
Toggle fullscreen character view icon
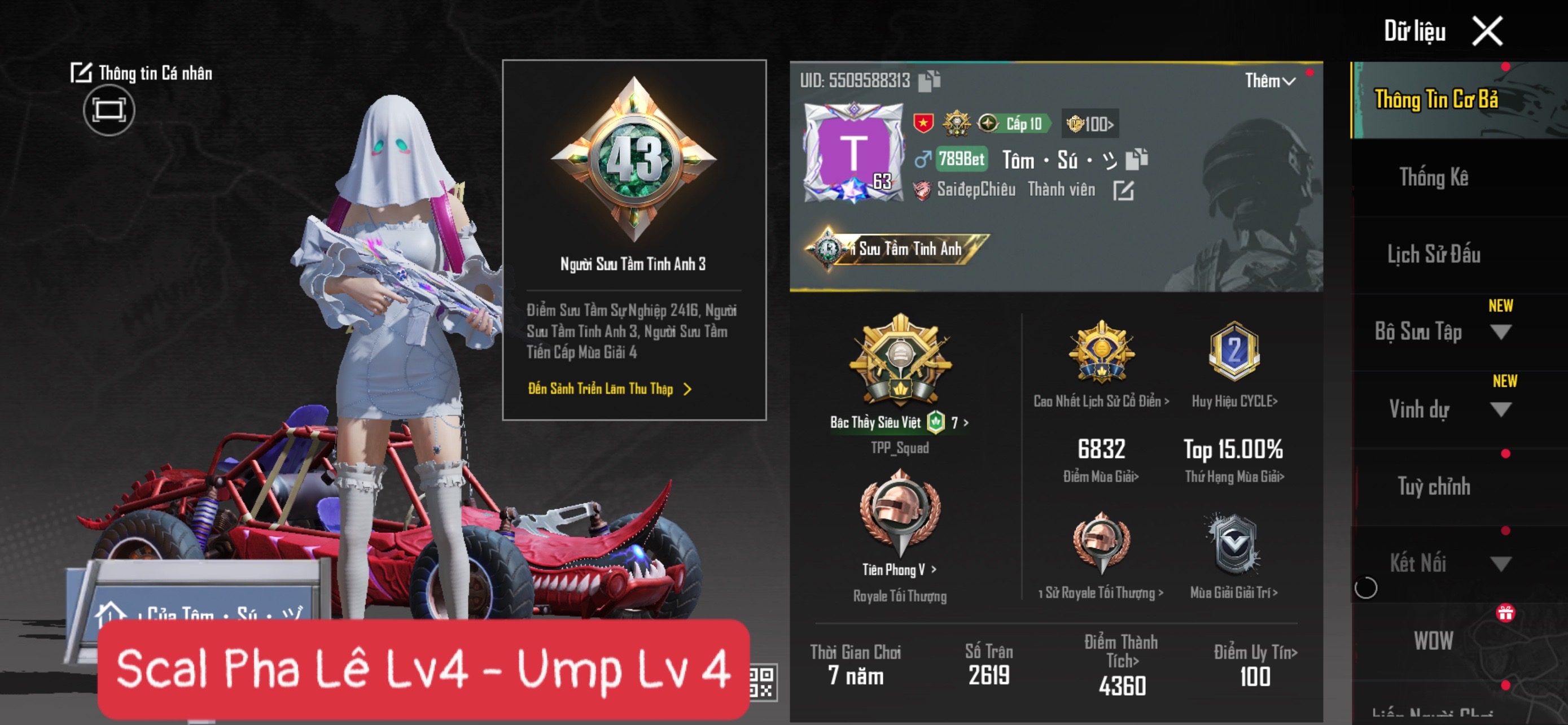(109, 110)
